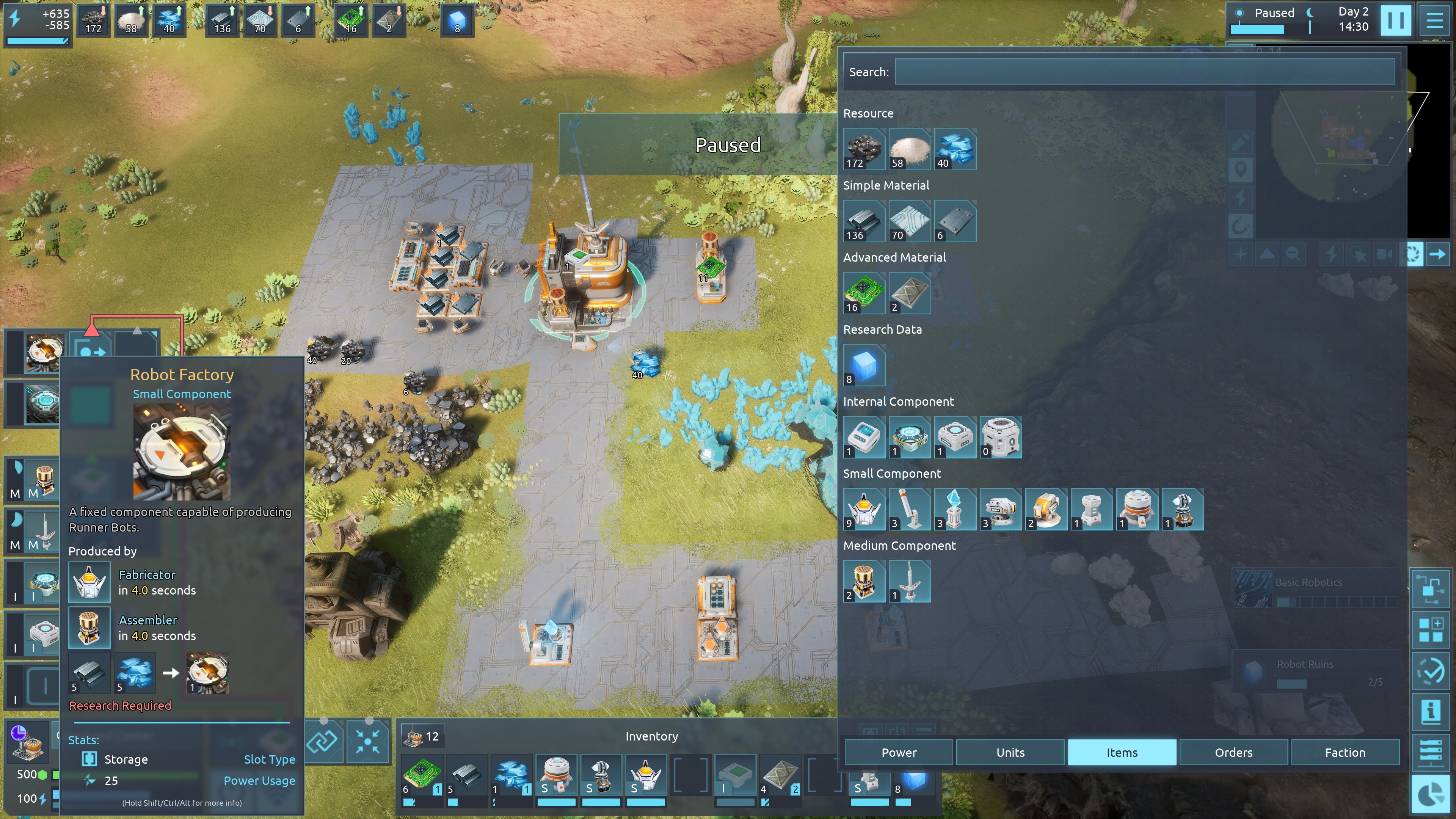The width and height of the screenshot is (1456, 819).
Task: Open the hamburger main menu
Action: (1434, 20)
